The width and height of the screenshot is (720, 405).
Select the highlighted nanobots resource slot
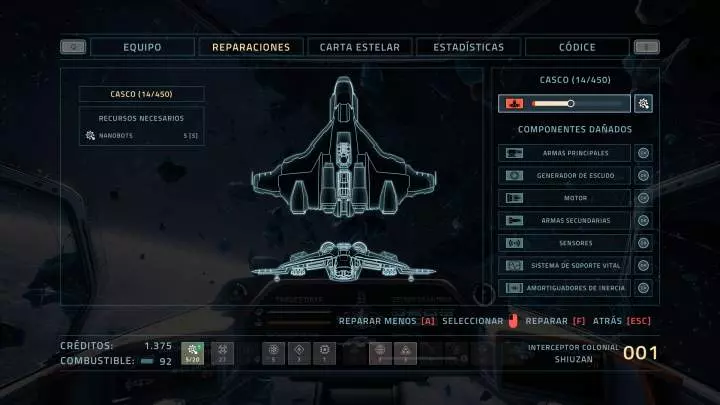click(192, 353)
